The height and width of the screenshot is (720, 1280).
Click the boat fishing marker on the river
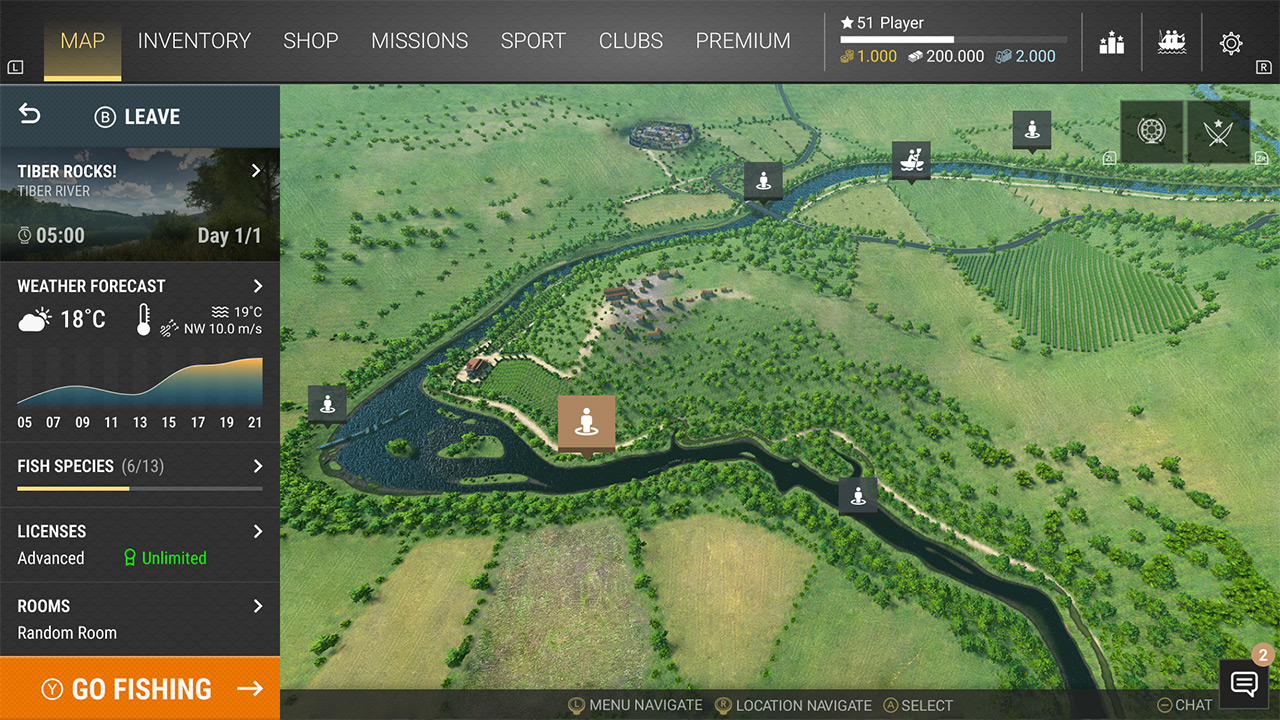pyautogui.click(x=911, y=160)
